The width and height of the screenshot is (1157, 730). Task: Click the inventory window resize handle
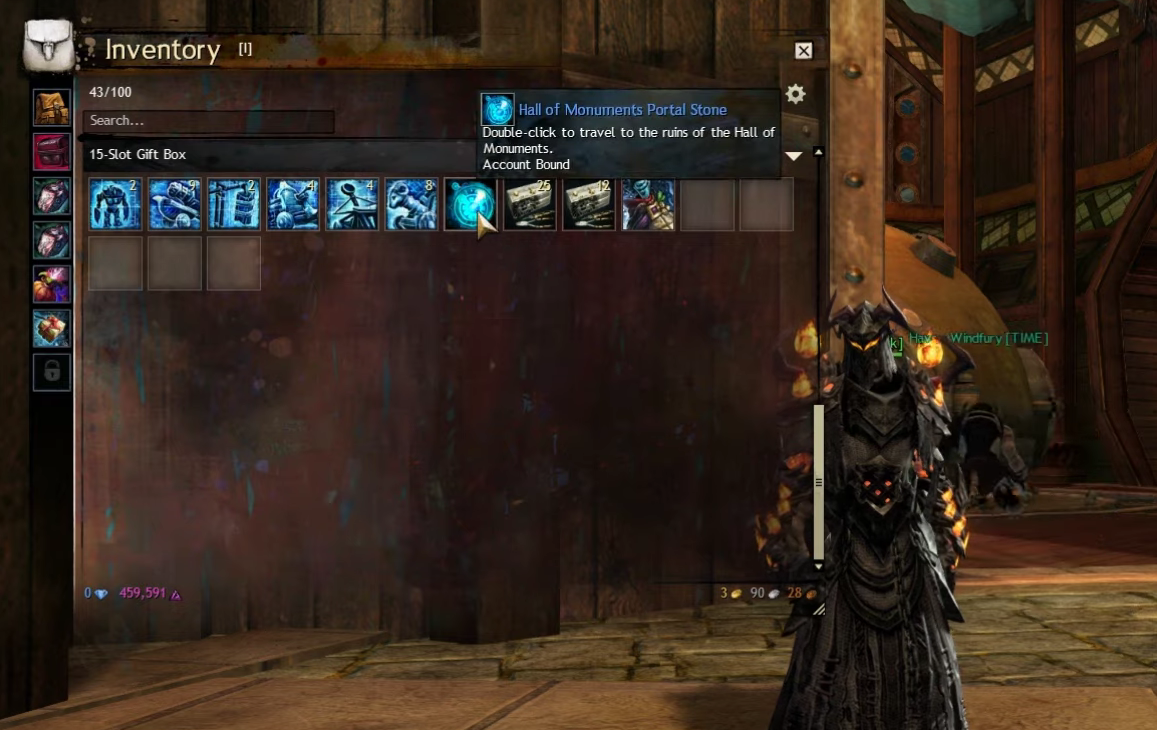point(818,608)
